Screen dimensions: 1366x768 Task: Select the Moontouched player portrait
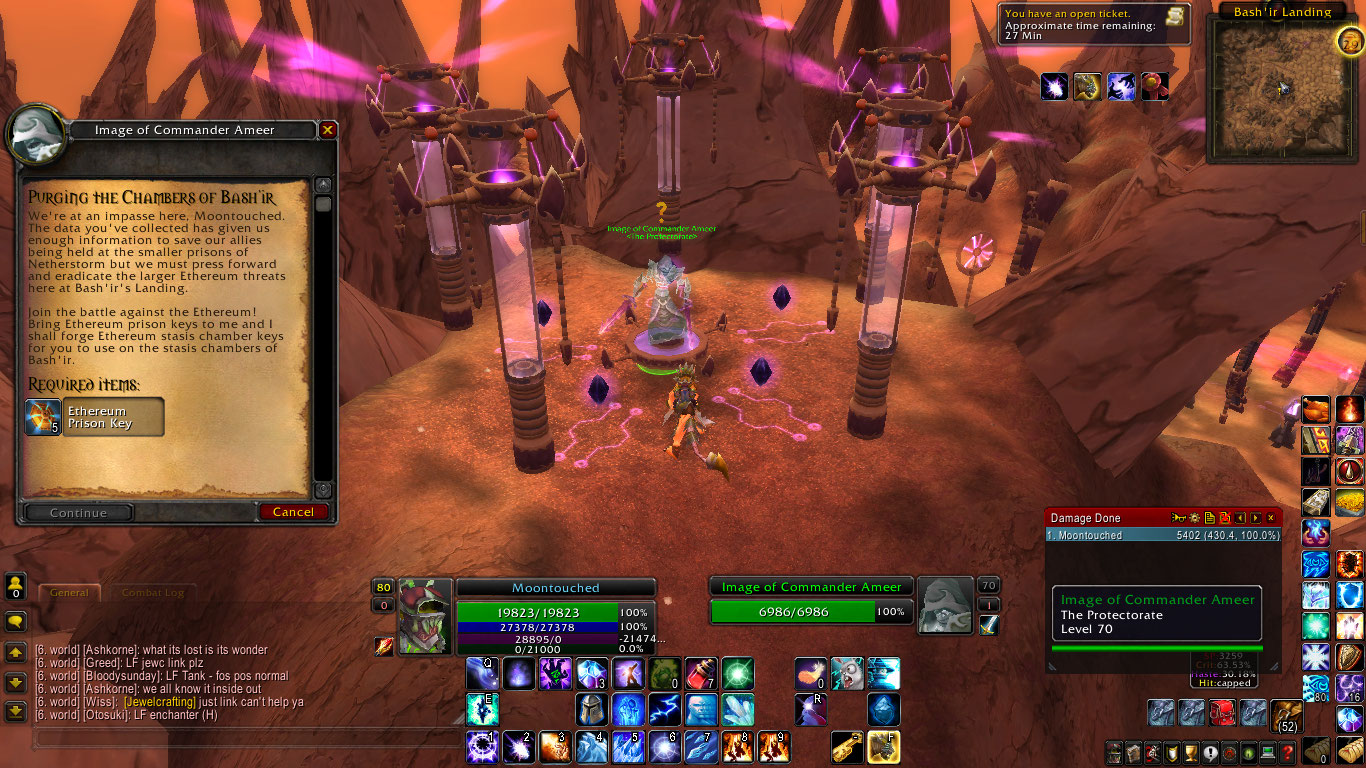pyautogui.click(x=426, y=616)
